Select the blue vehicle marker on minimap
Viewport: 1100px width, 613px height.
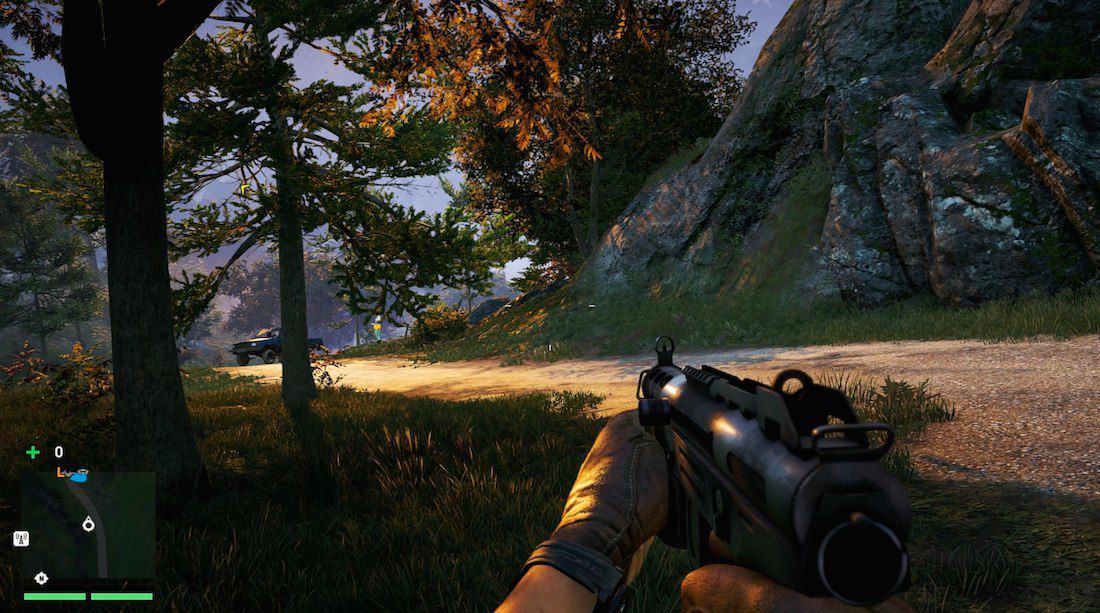(78, 475)
